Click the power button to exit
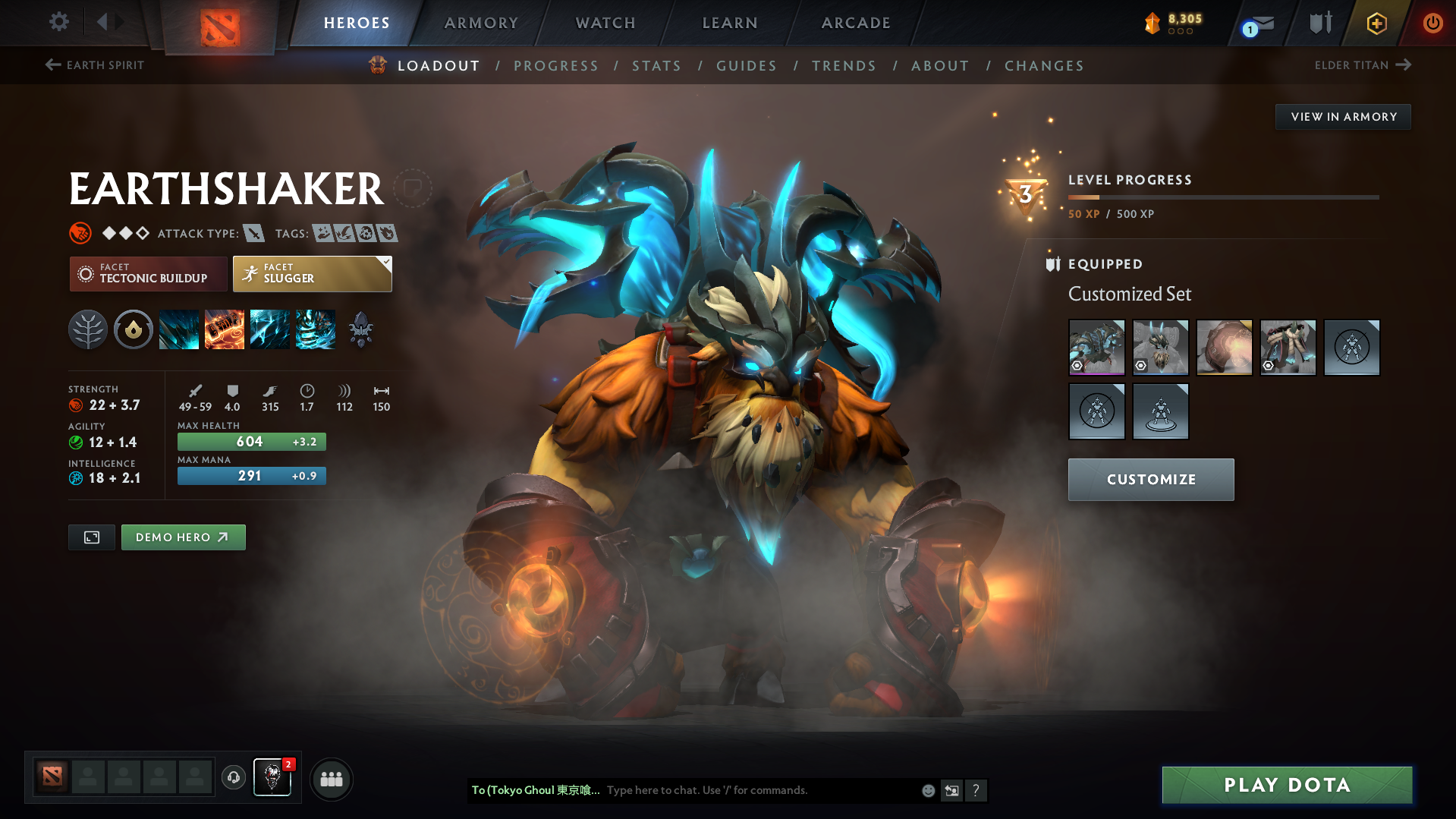Viewport: 1456px width, 819px height. (1432, 23)
